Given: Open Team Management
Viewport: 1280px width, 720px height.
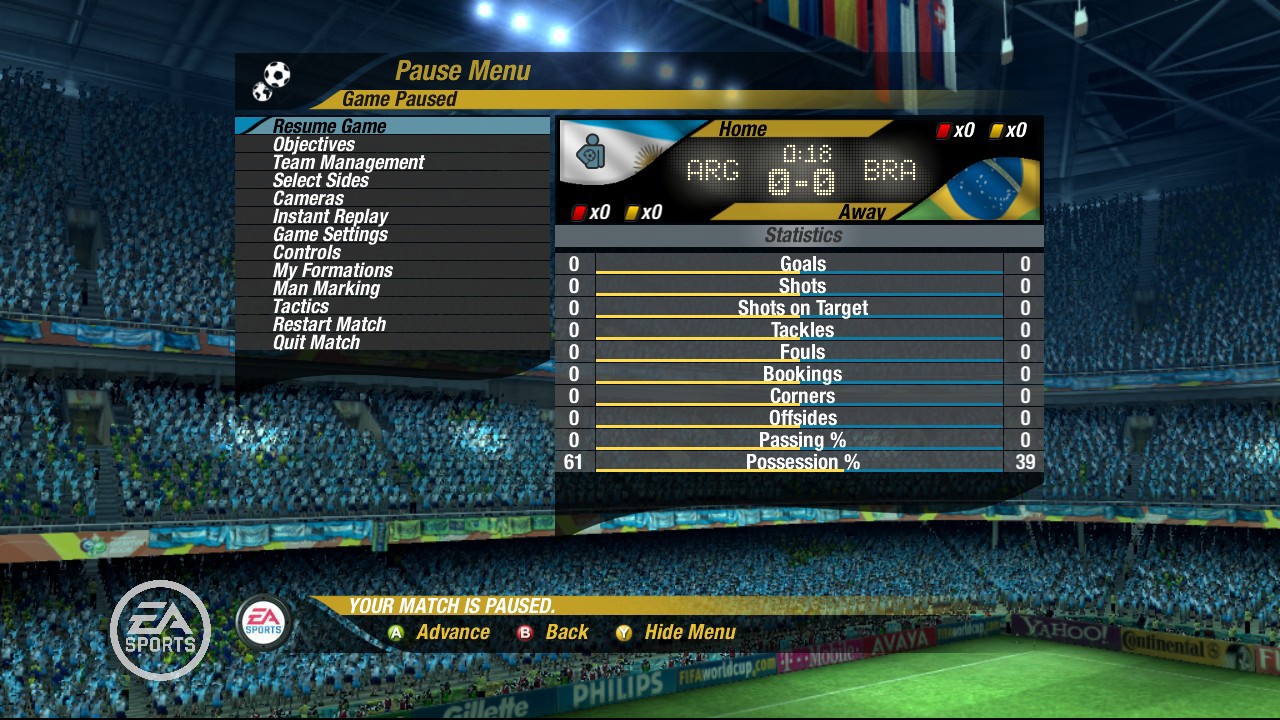Looking at the screenshot, I should tap(348, 162).
